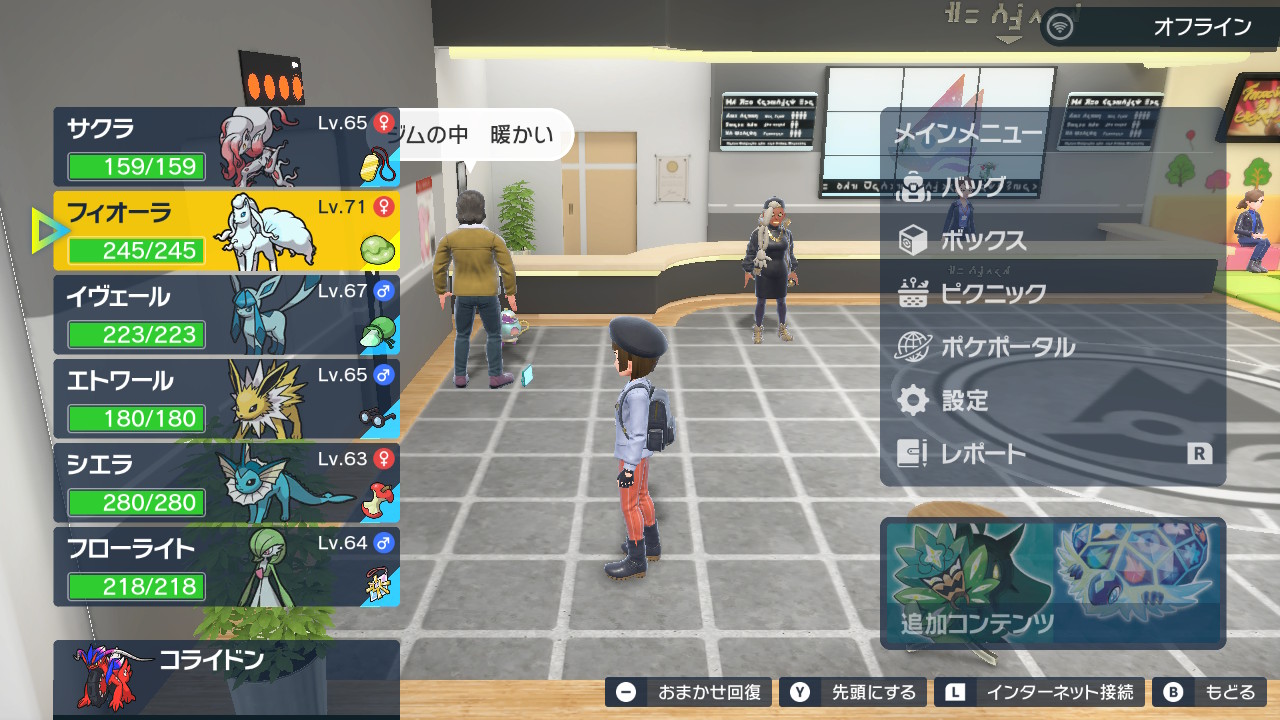Select ボックス from the main menu
Image resolution: width=1280 pixels, height=720 pixels.
point(983,241)
